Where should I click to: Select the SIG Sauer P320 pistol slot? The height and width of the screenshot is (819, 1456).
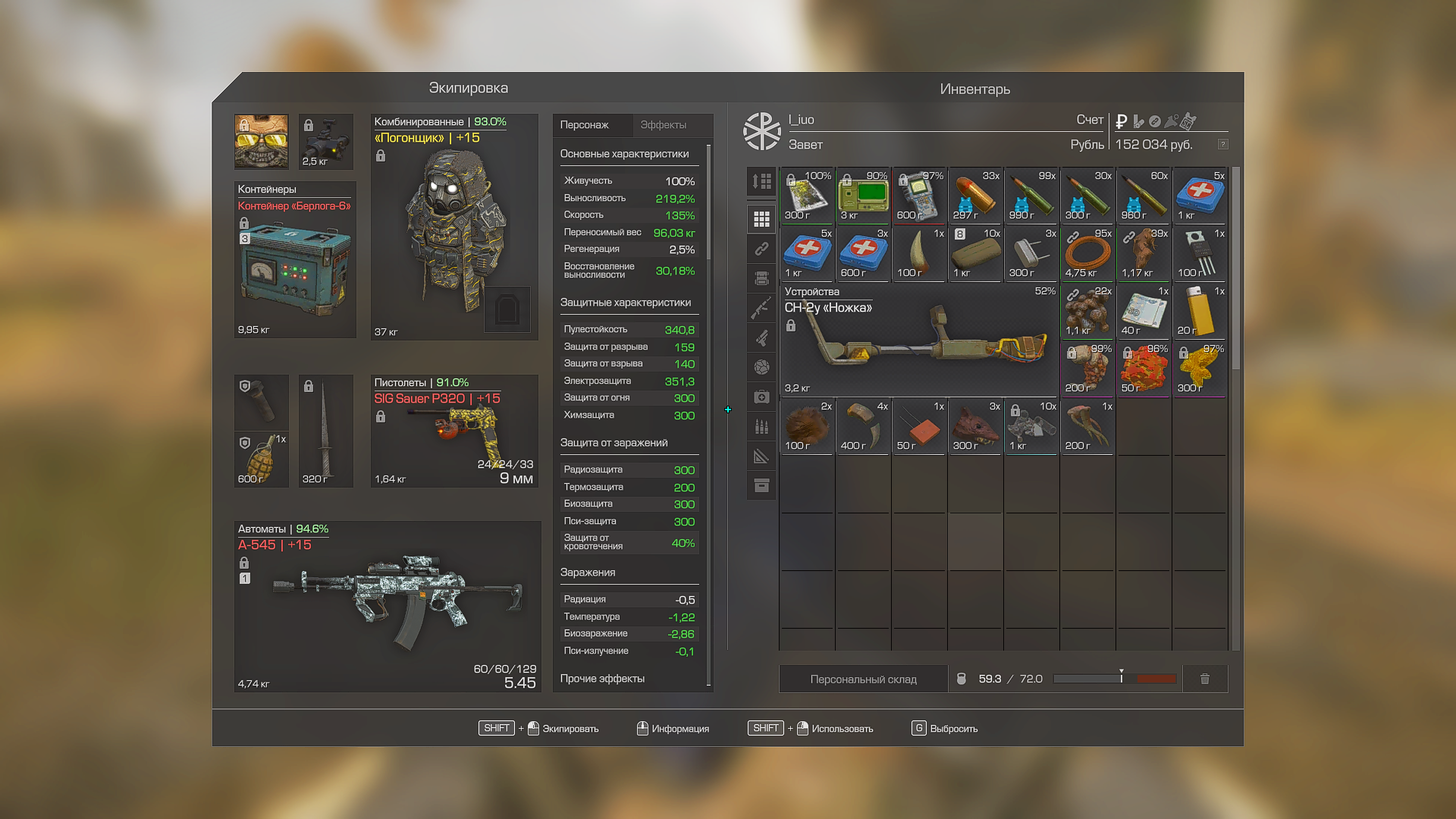(x=454, y=431)
